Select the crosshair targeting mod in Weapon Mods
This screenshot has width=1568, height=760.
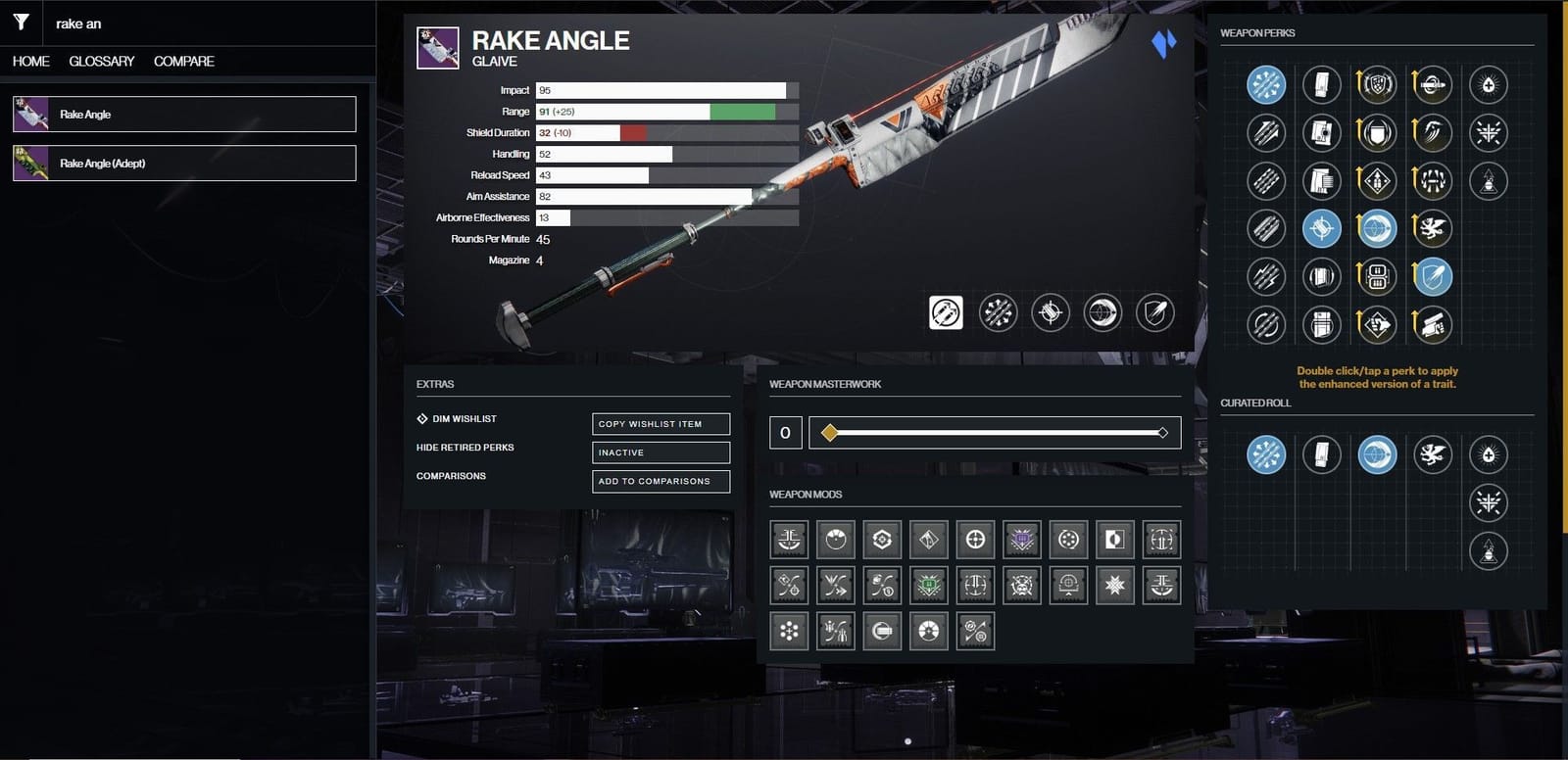tap(978, 539)
